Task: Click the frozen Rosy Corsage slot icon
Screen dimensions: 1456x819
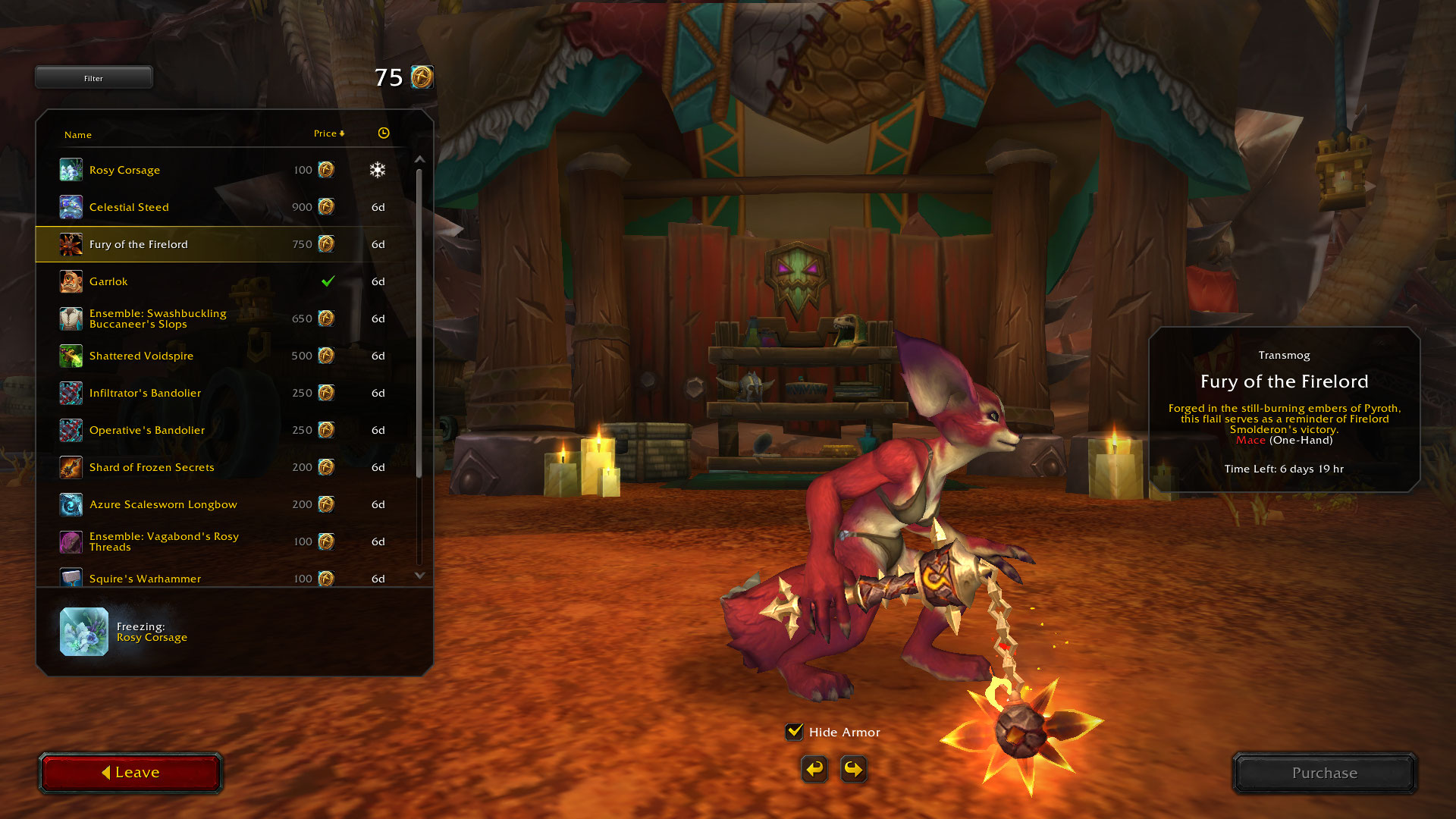Action: click(x=84, y=632)
